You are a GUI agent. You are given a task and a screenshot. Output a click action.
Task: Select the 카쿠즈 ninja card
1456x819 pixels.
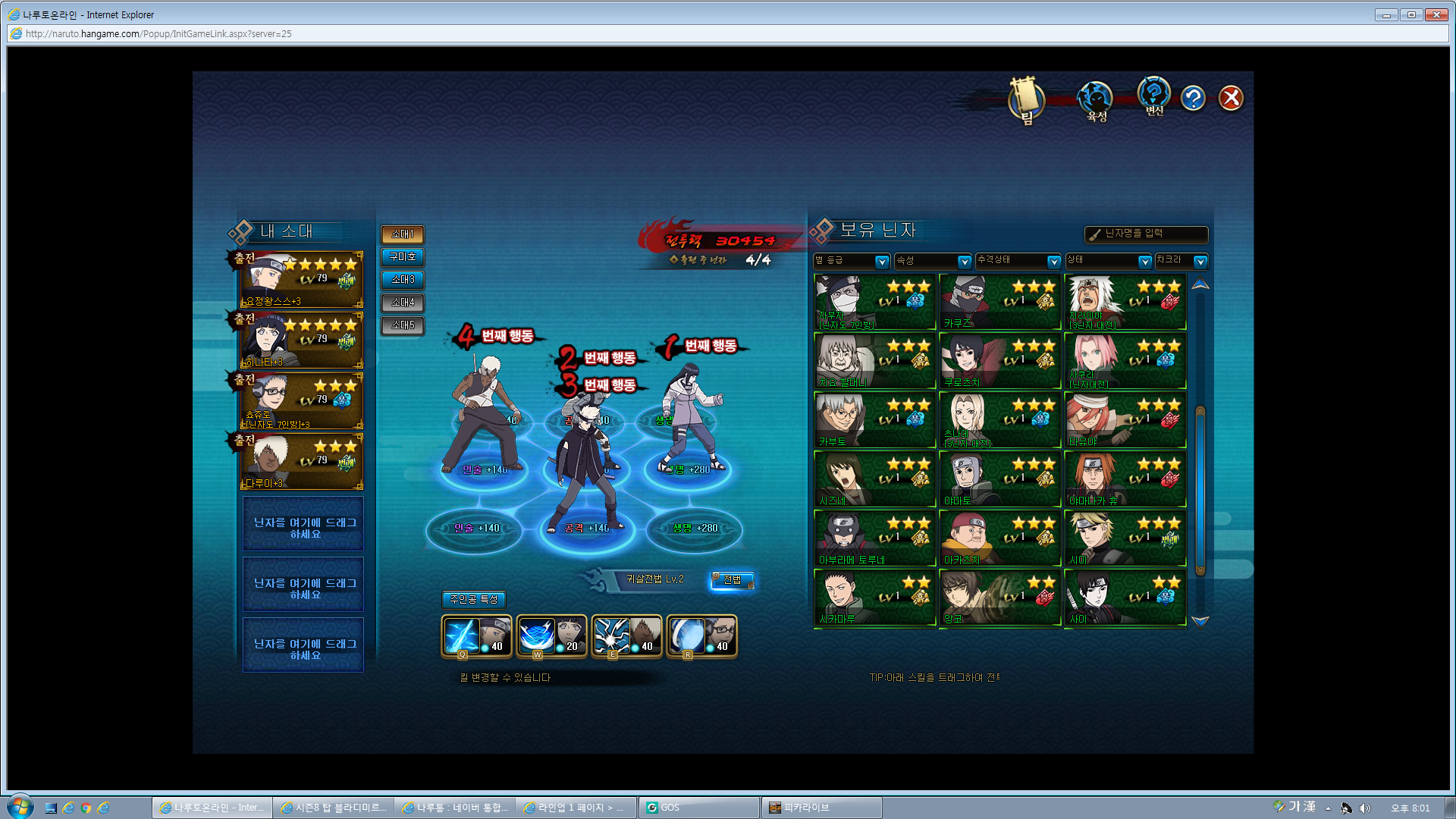coord(999,302)
